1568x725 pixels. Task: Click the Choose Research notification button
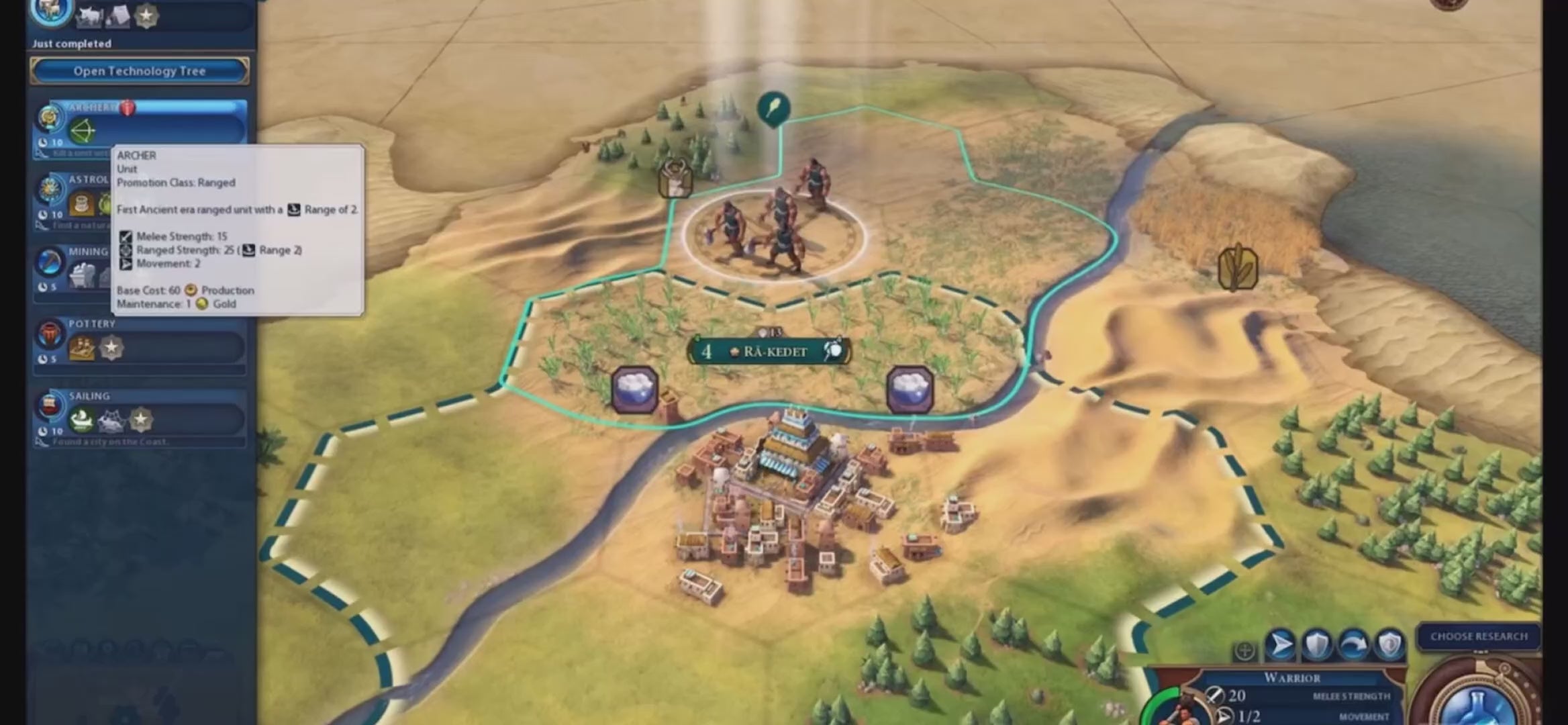coord(1478,636)
